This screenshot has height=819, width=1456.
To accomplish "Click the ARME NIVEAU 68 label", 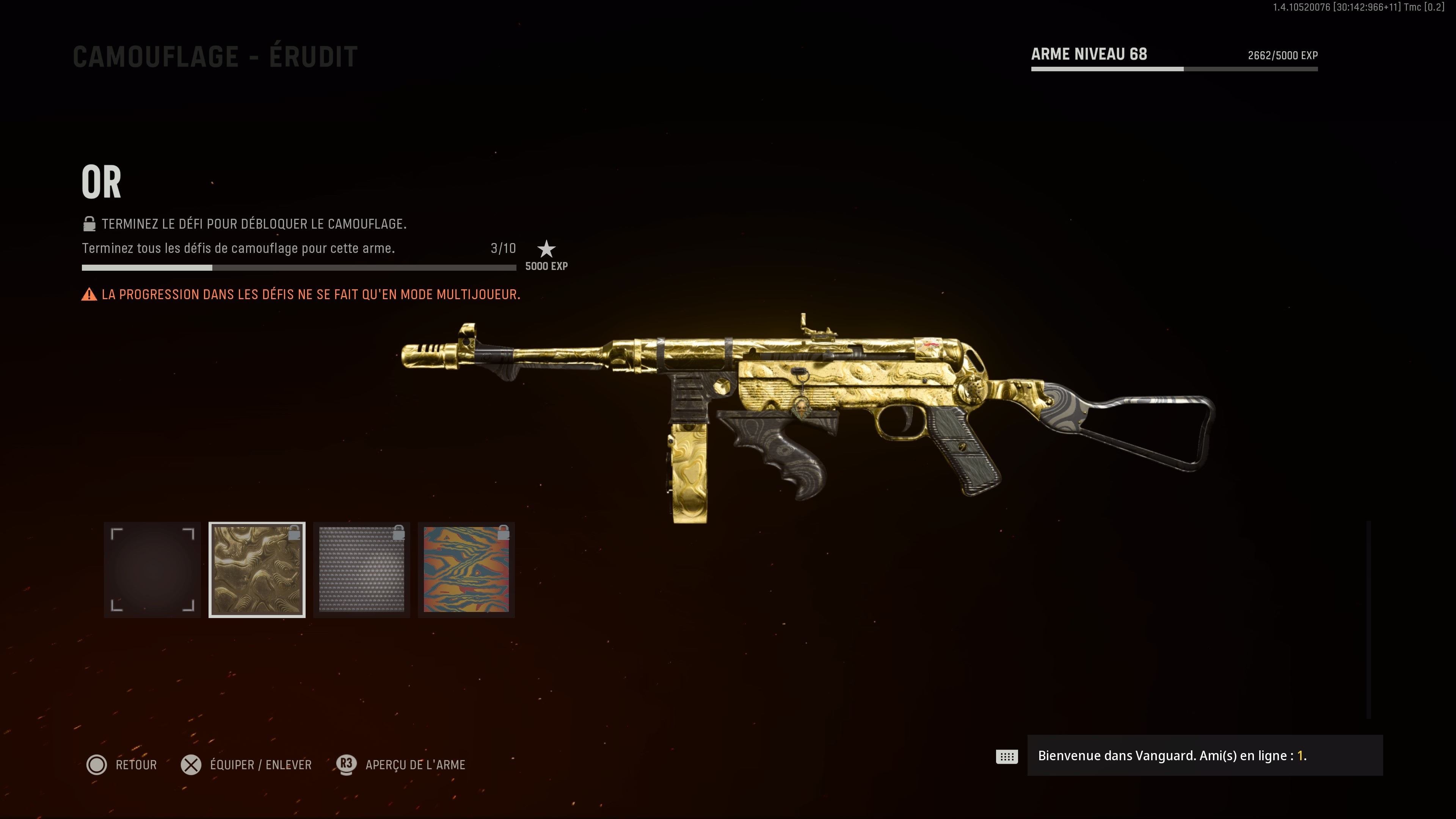I will (1088, 54).
